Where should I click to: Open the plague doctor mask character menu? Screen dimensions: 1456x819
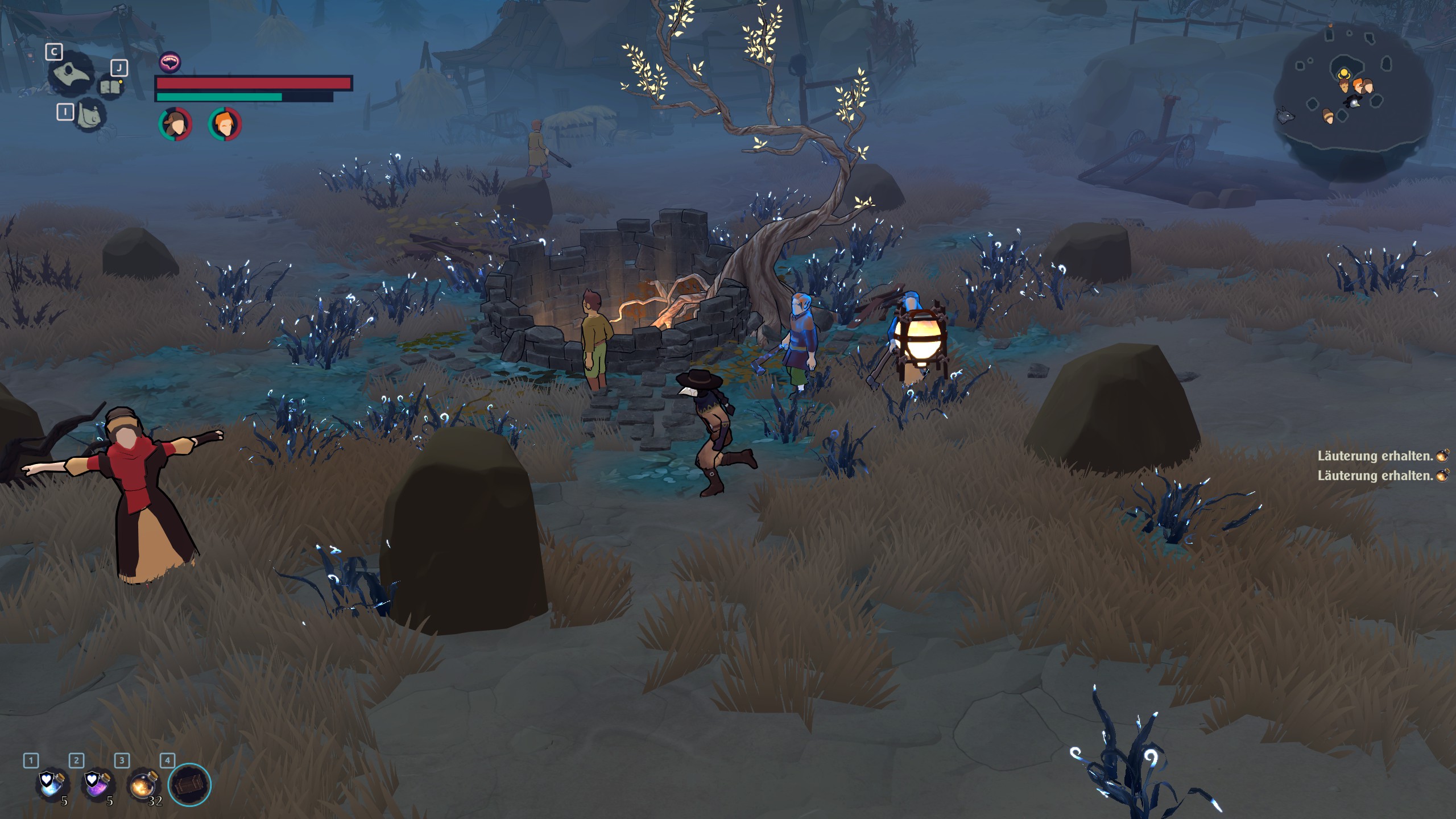click(x=71, y=74)
